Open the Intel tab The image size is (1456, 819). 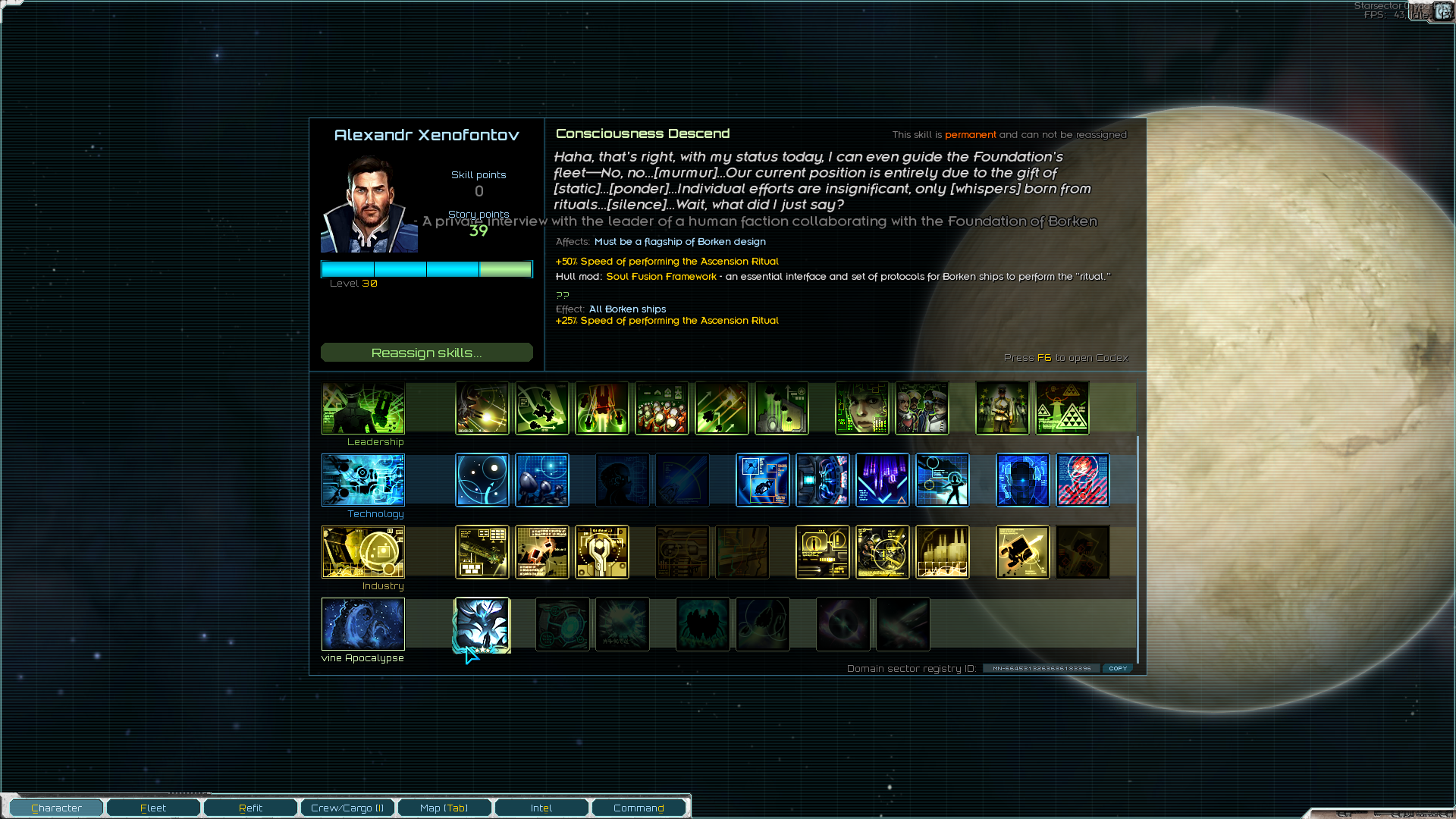click(x=541, y=808)
